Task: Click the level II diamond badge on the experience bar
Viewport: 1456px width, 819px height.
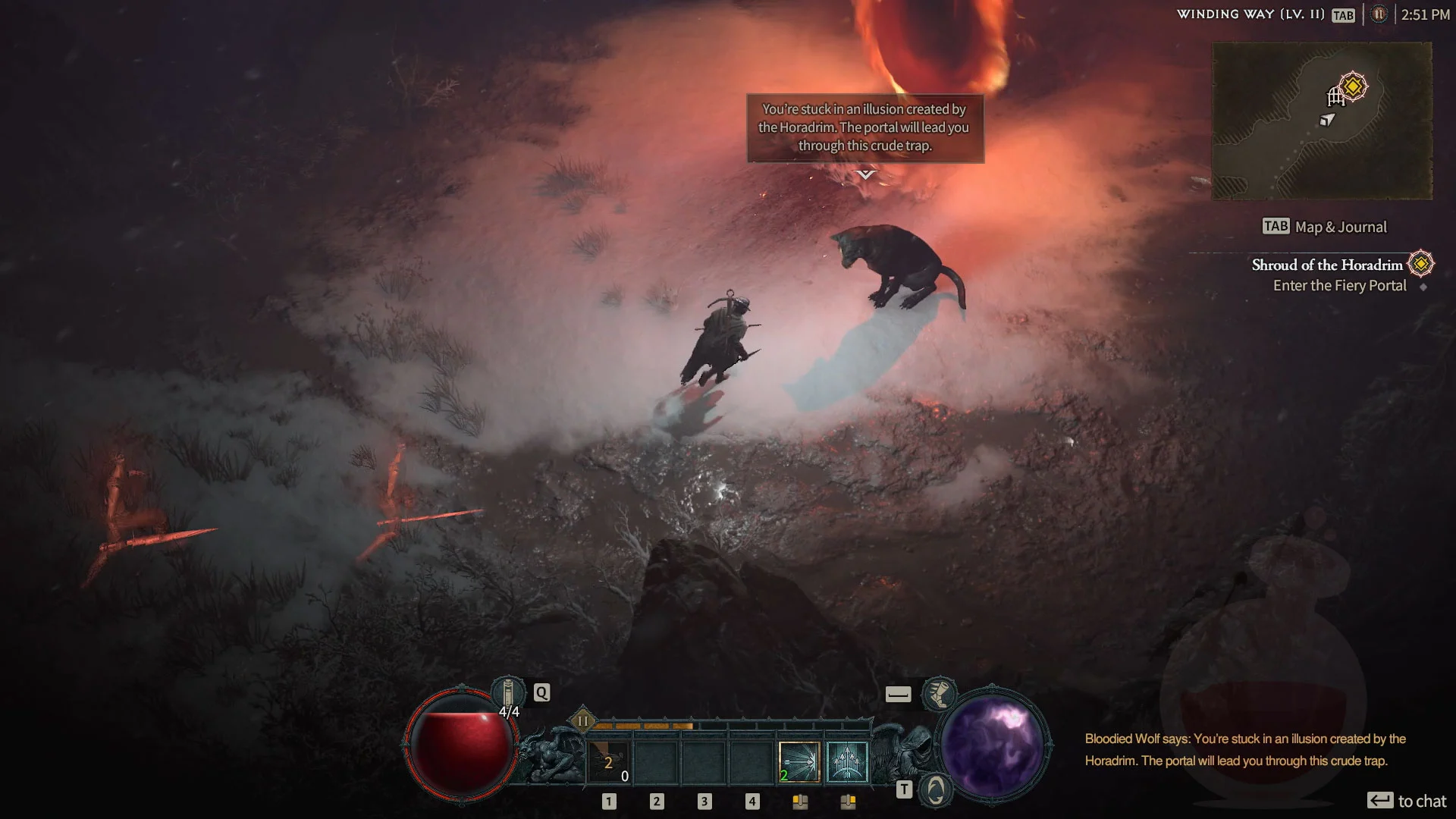Action: click(582, 721)
